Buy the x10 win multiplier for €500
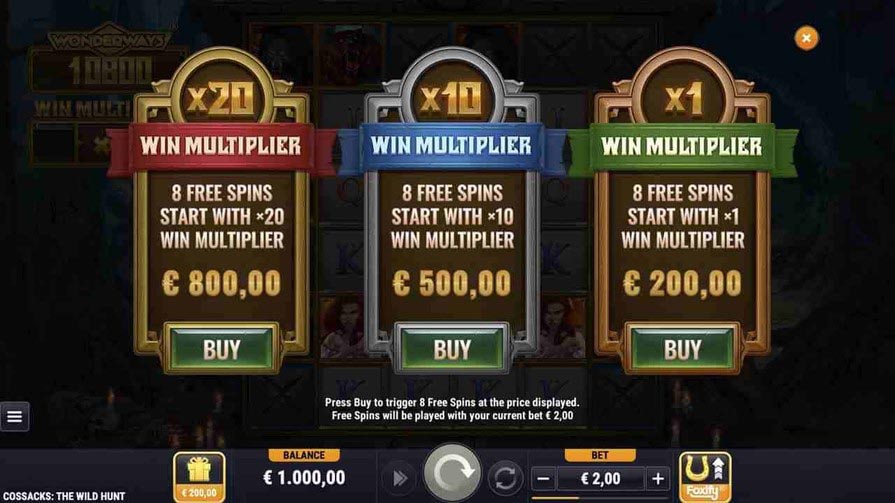The width and height of the screenshot is (895, 503). (x=451, y=348)
